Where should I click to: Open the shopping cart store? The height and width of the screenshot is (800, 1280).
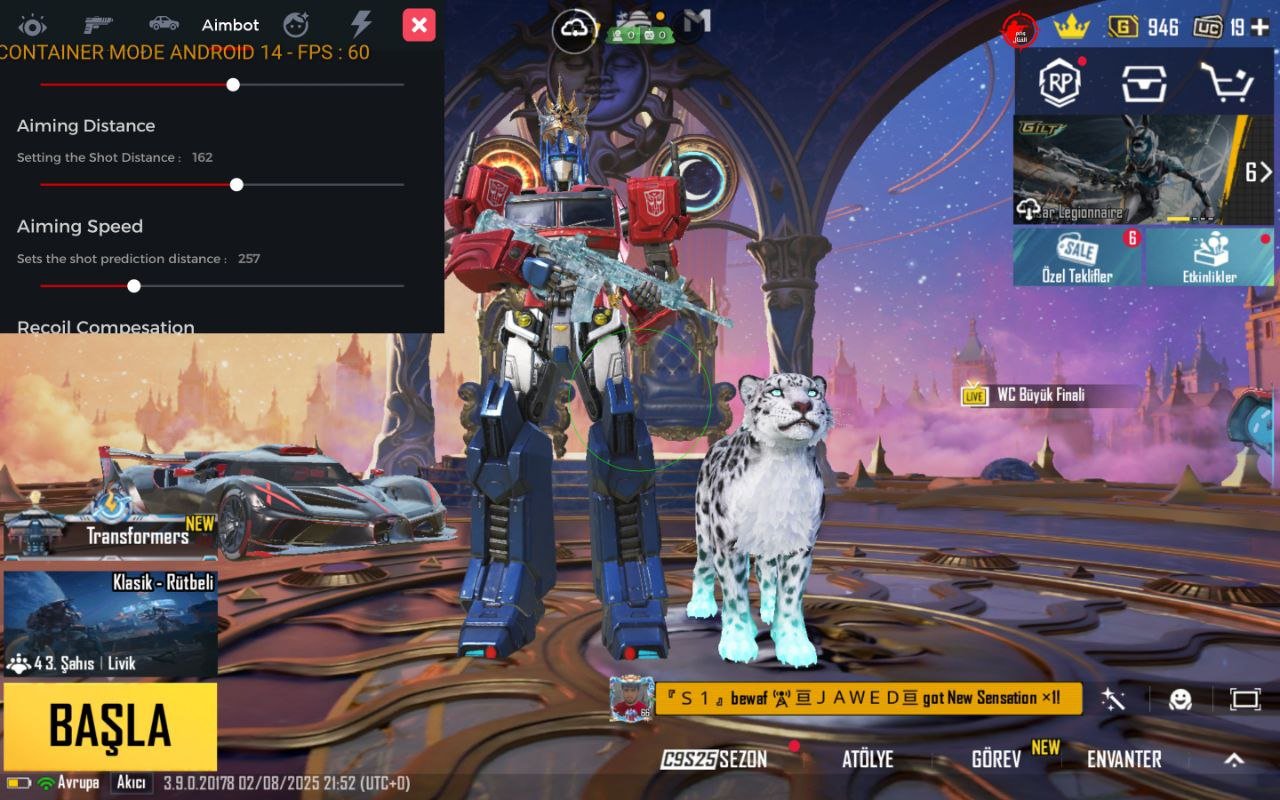coord(1226,83)
